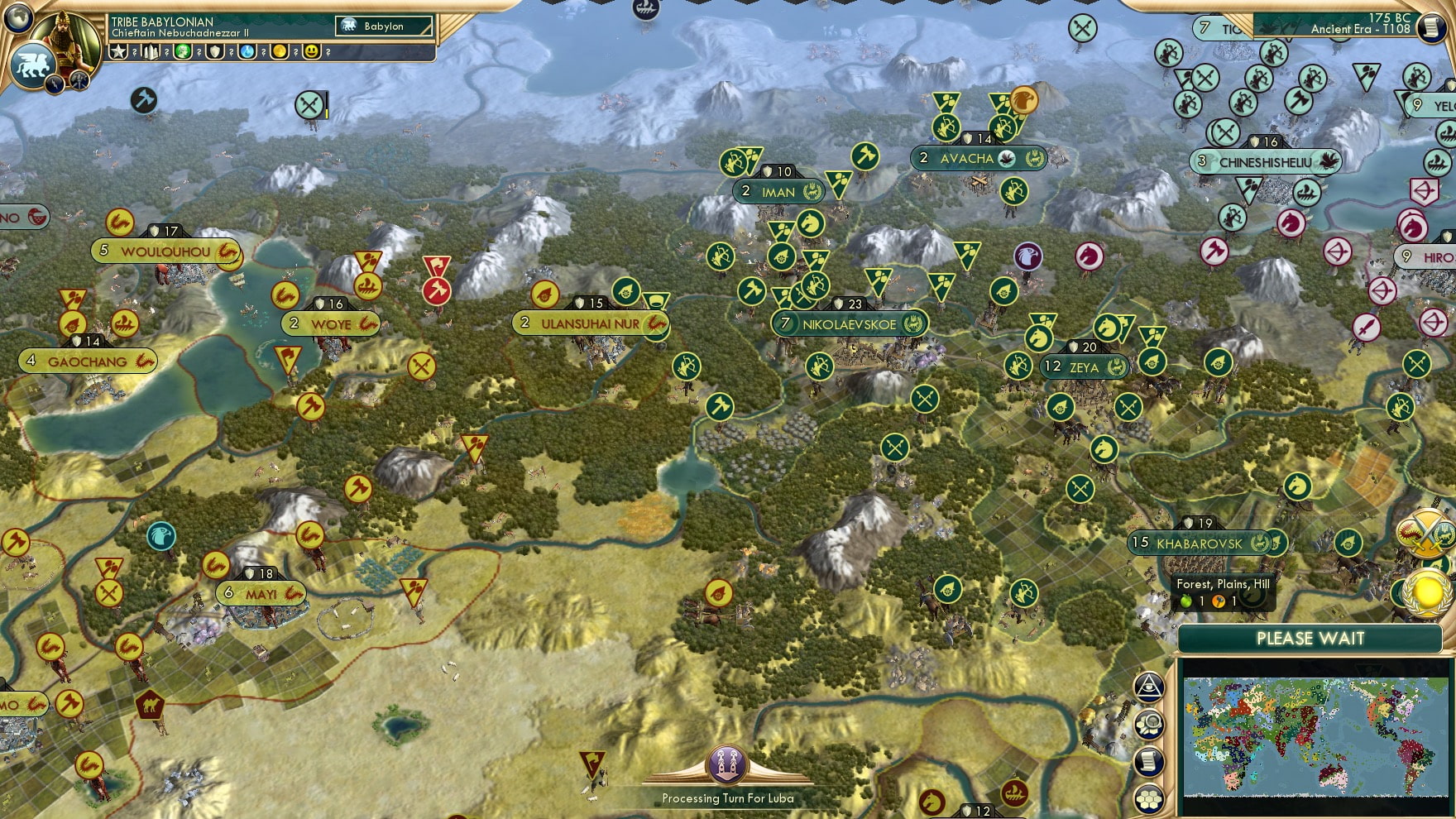Open the Chineshisheliu notification

1266,162
